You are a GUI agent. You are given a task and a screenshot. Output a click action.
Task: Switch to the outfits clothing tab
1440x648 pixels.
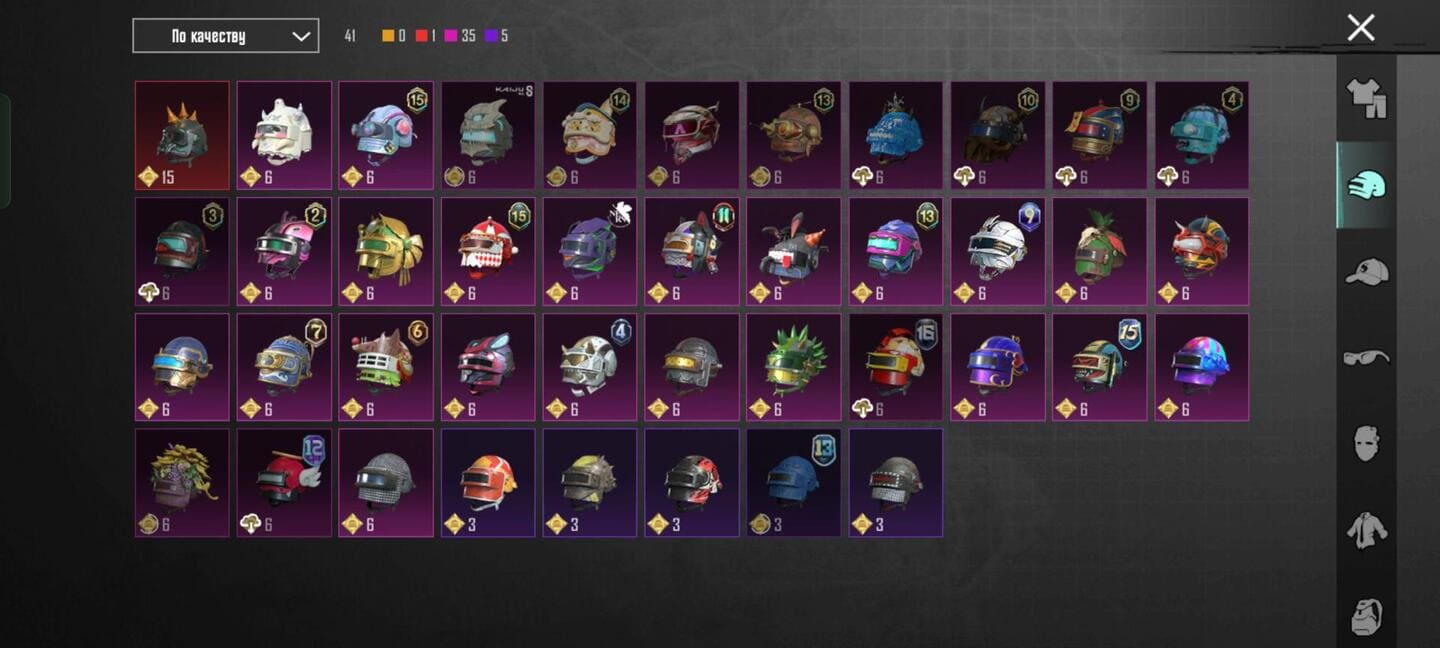click(1366, 98)
